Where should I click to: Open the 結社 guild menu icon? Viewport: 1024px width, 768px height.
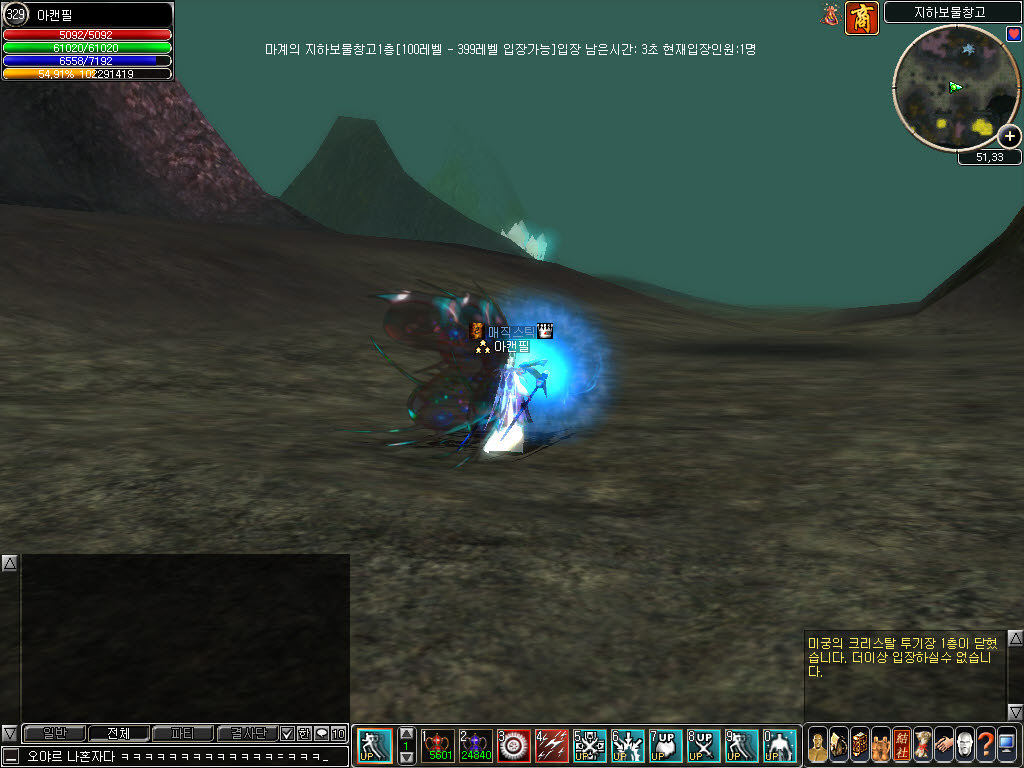pos(902,743)
